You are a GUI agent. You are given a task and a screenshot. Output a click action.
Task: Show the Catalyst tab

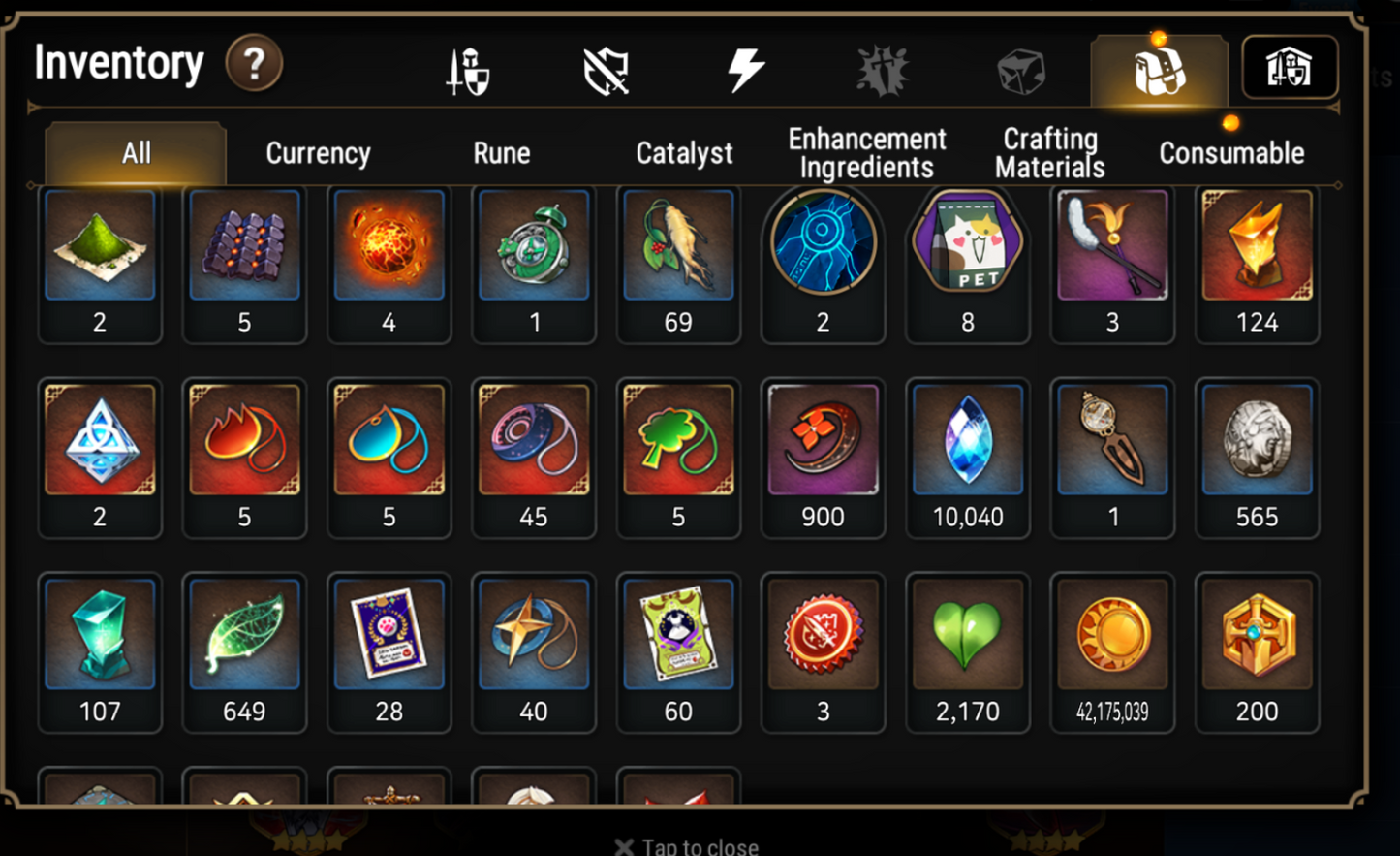pyautogui.click(x=684, y=153)
